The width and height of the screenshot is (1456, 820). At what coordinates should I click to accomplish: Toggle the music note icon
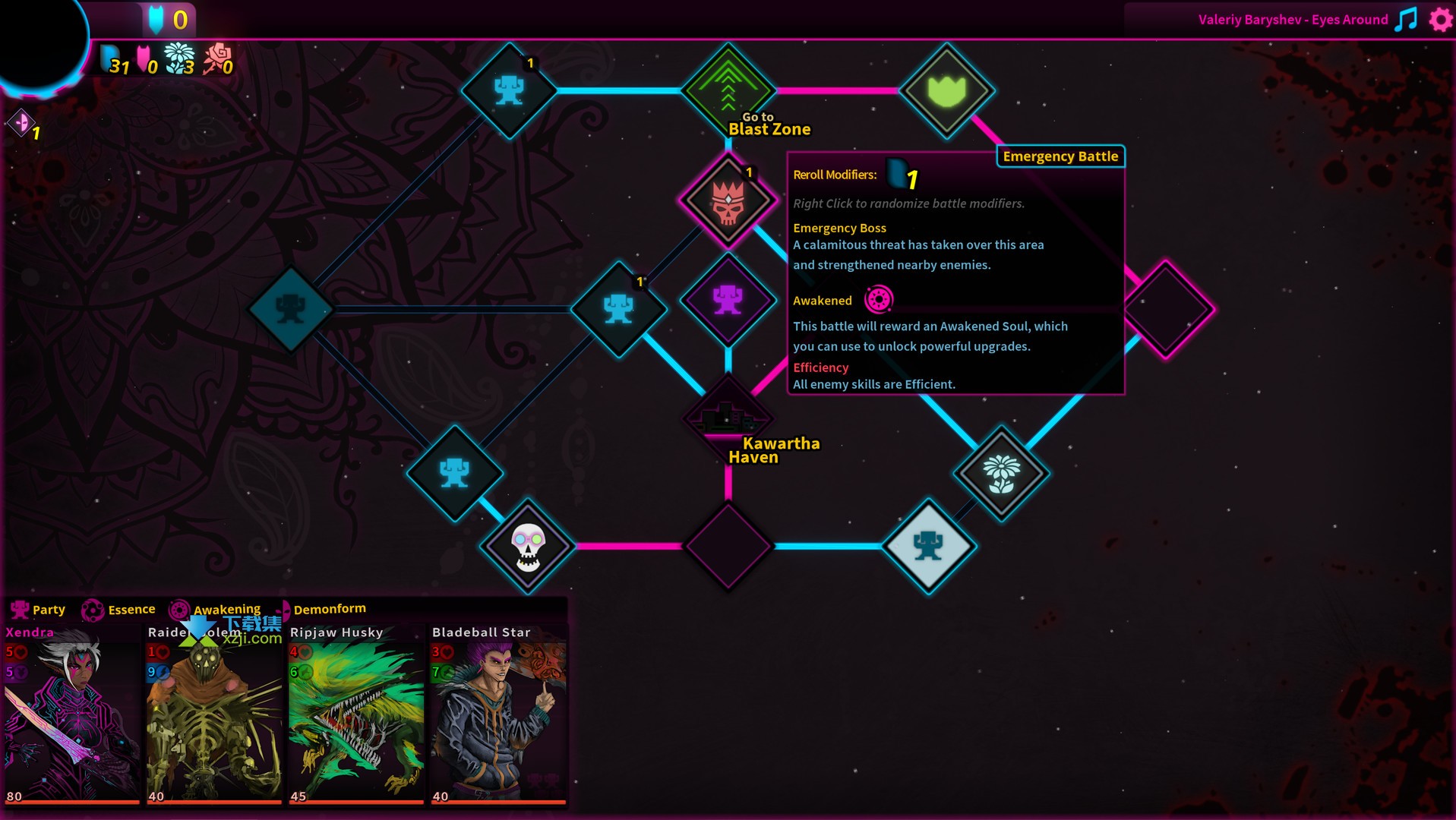1407,20
